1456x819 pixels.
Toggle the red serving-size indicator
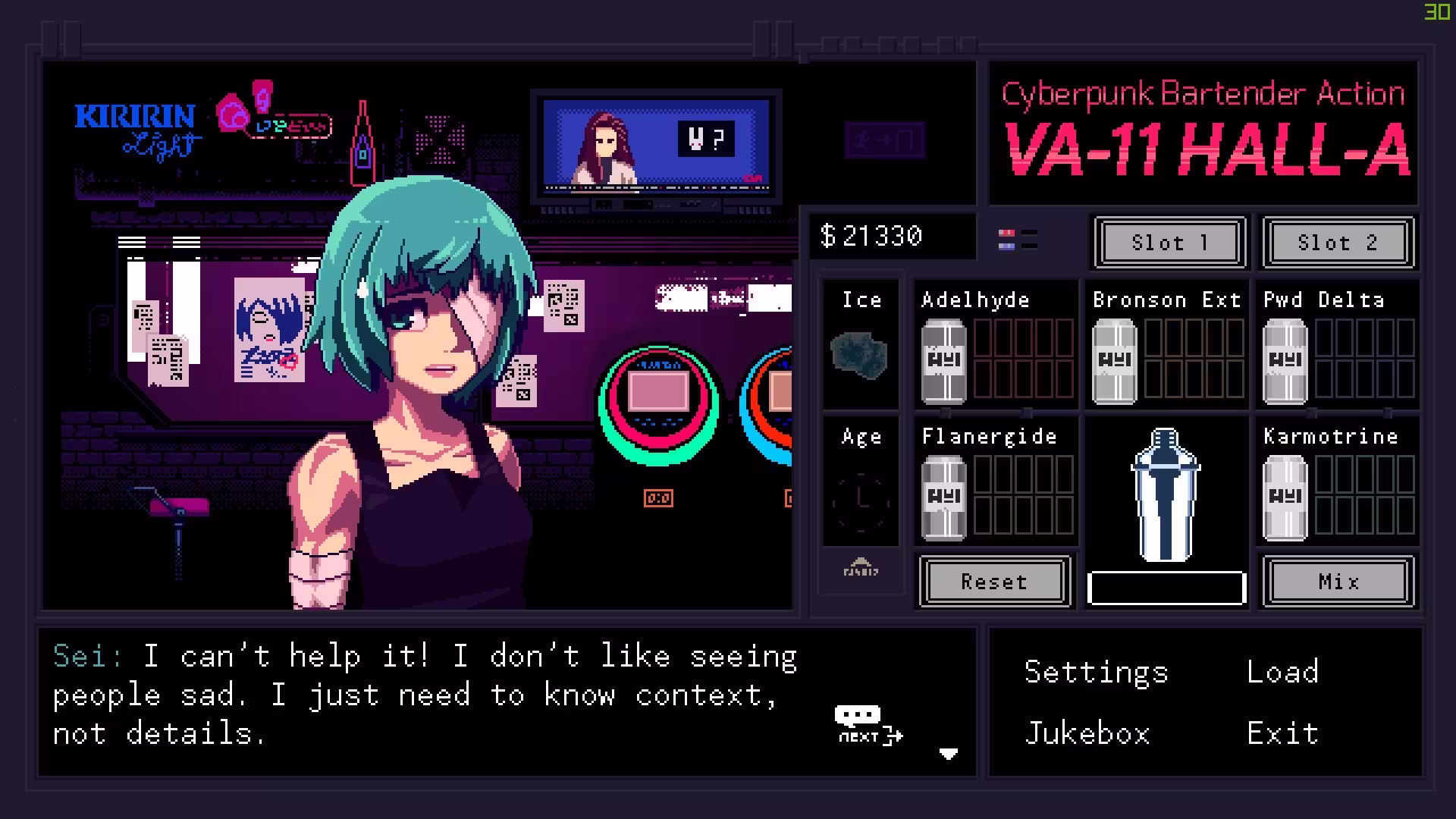click(x=1006, y=233)
